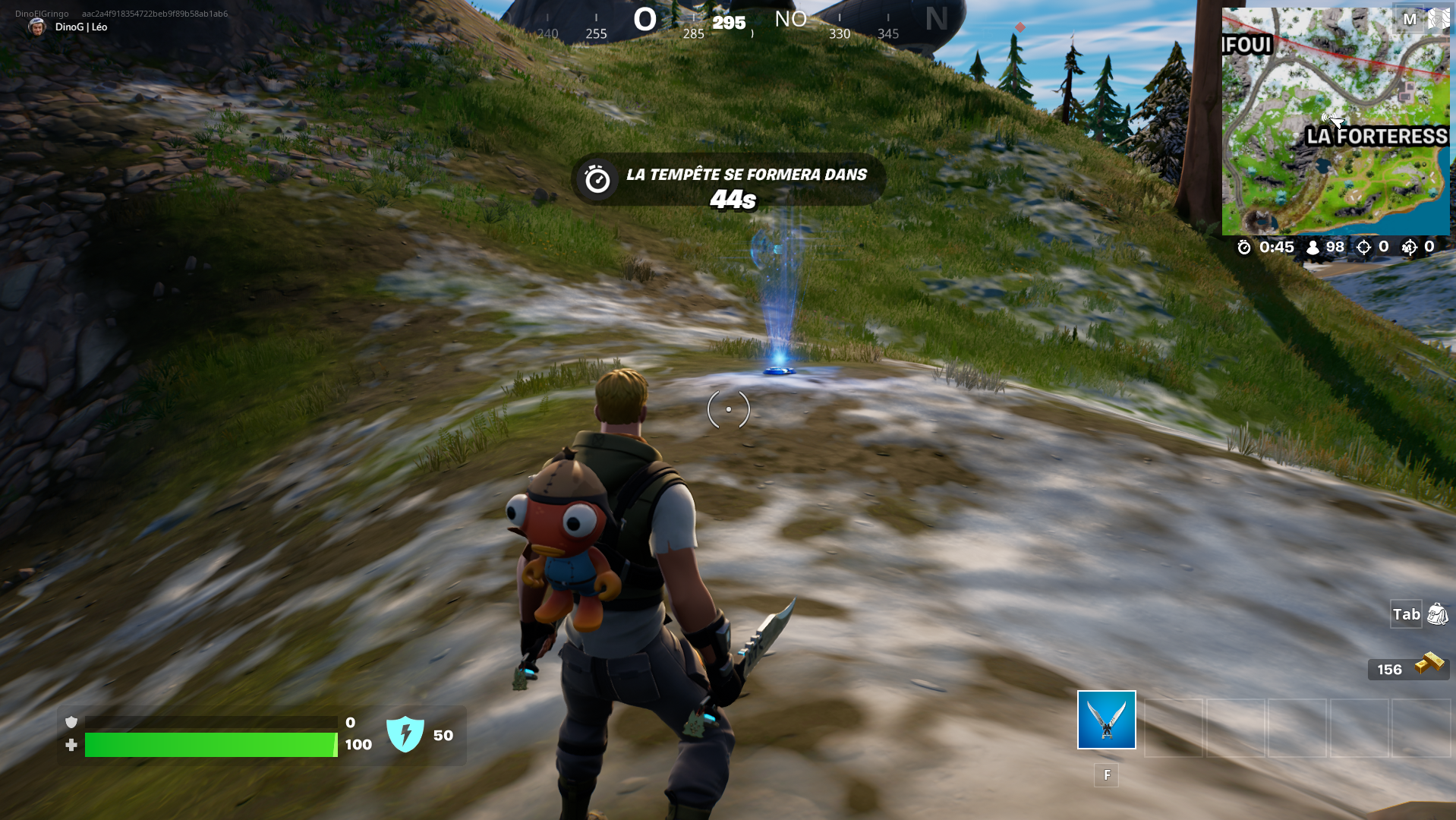Screen dimensions: 1456x820
Task: Click the shield icon showing 50
Action: 408,731
